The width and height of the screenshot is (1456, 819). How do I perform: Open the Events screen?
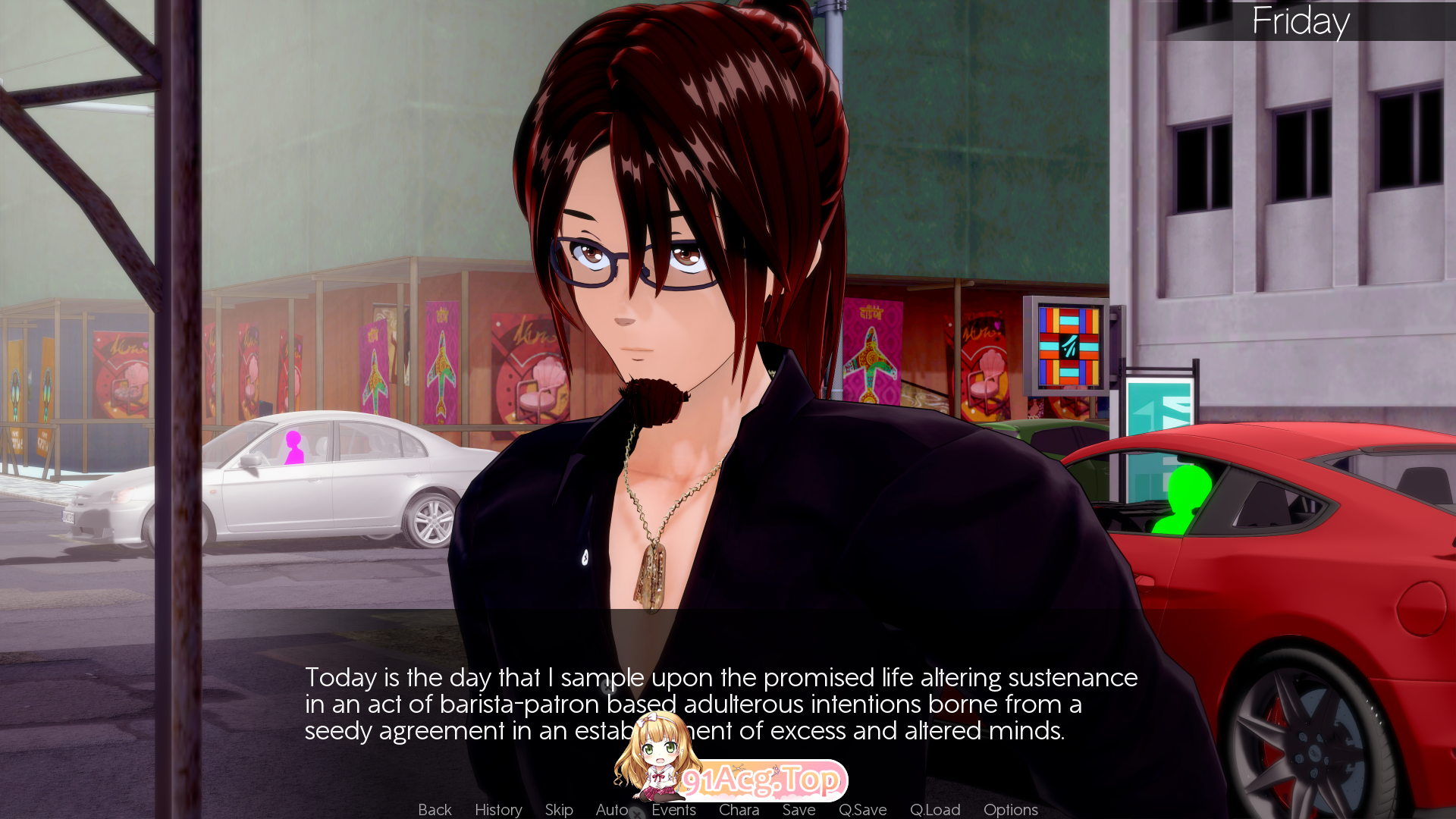[x=673, y=810]
